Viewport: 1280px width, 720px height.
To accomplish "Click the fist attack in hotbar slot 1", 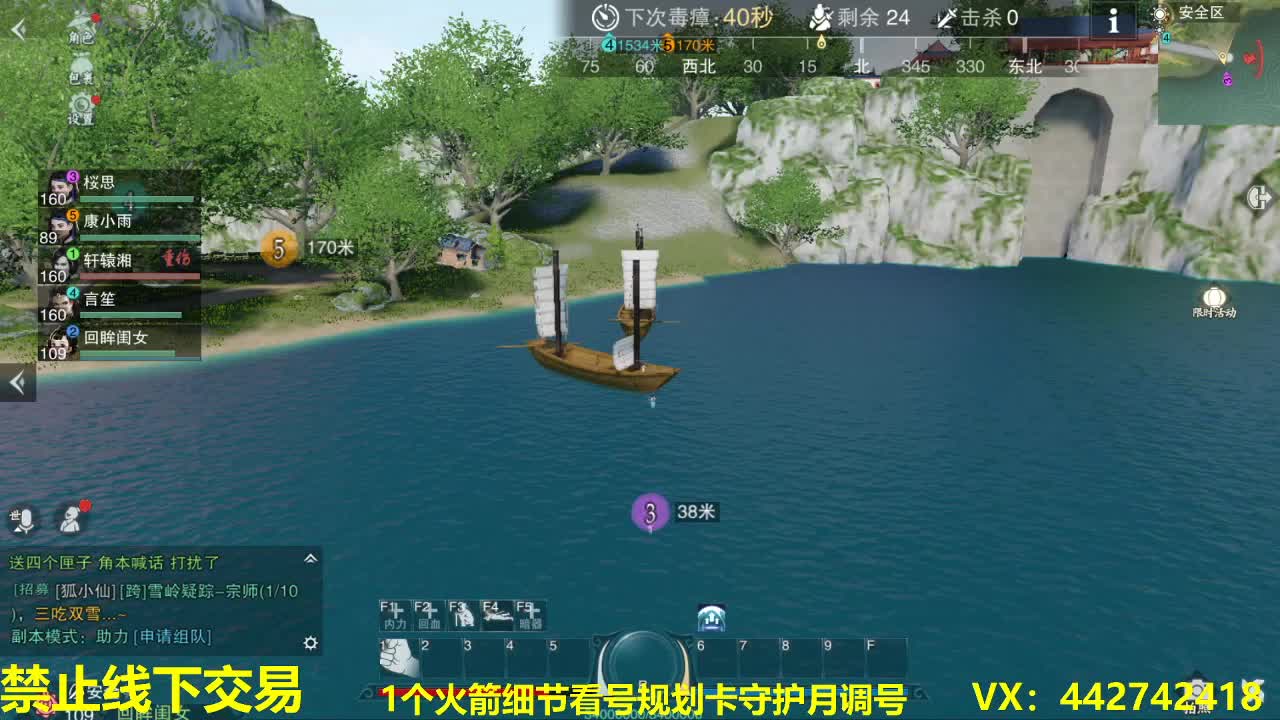I will click(x=399, y=655).
